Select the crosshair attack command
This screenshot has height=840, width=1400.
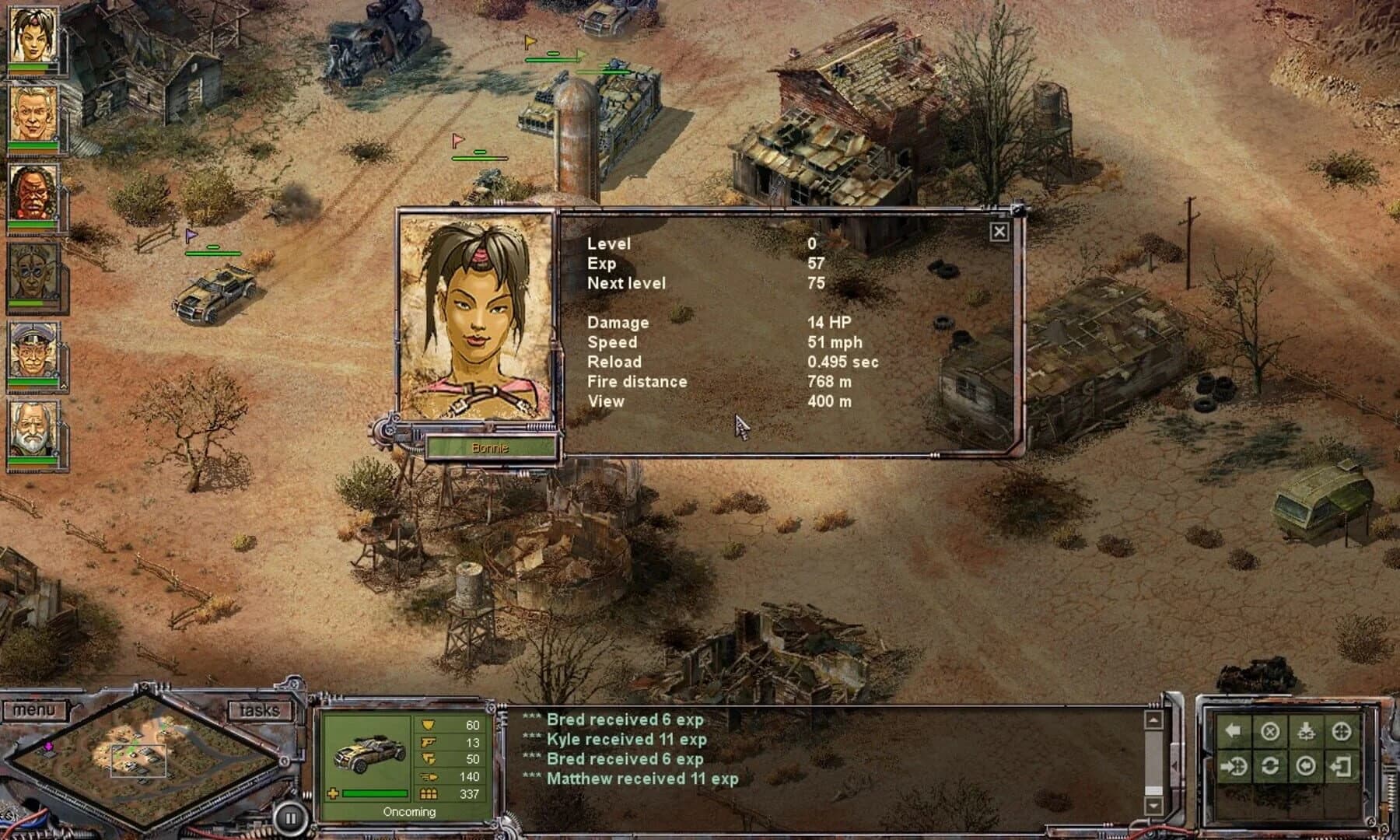(1342, 731)
